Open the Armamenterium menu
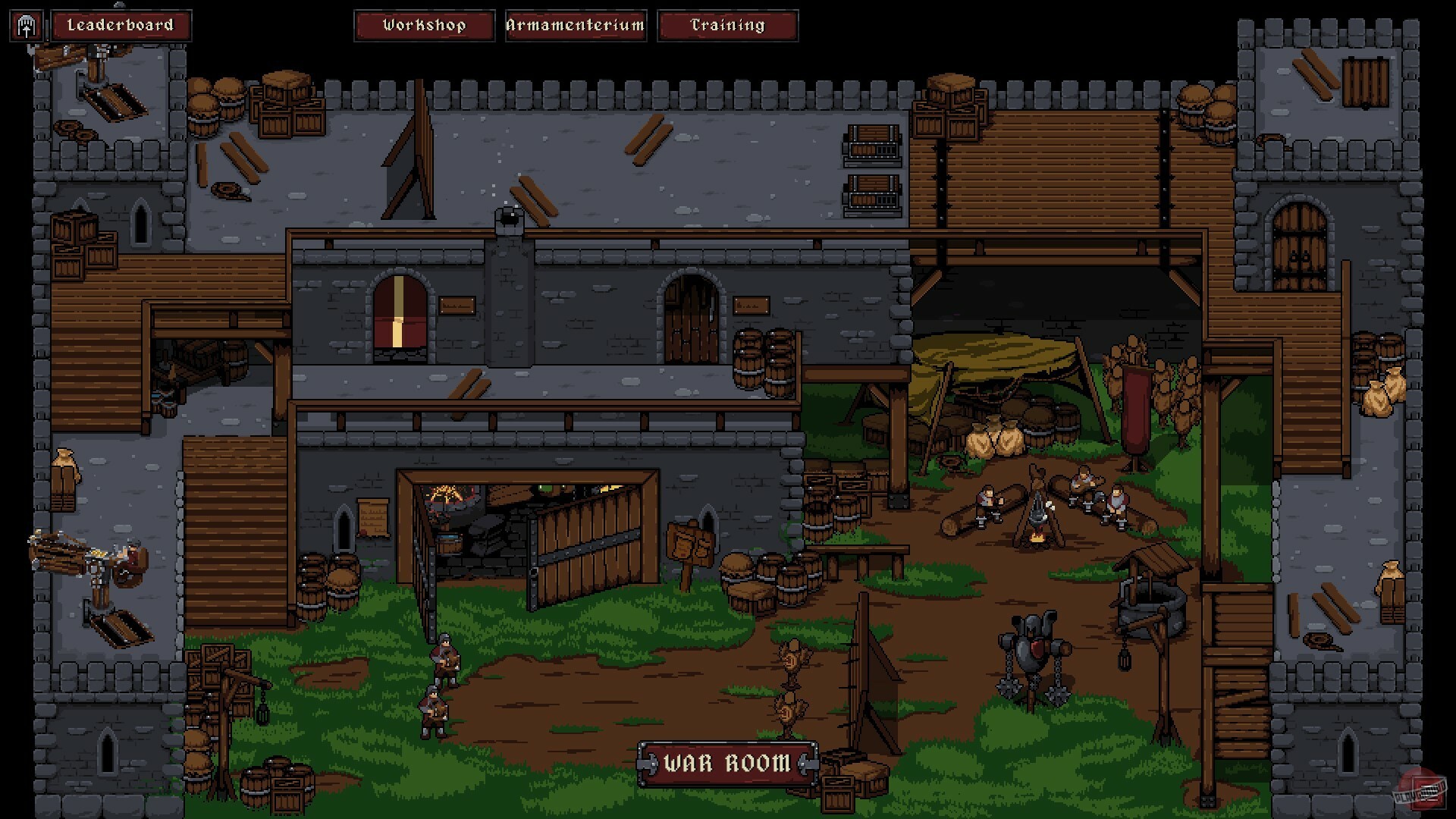Screen dimensions: 1456x819 575,25
